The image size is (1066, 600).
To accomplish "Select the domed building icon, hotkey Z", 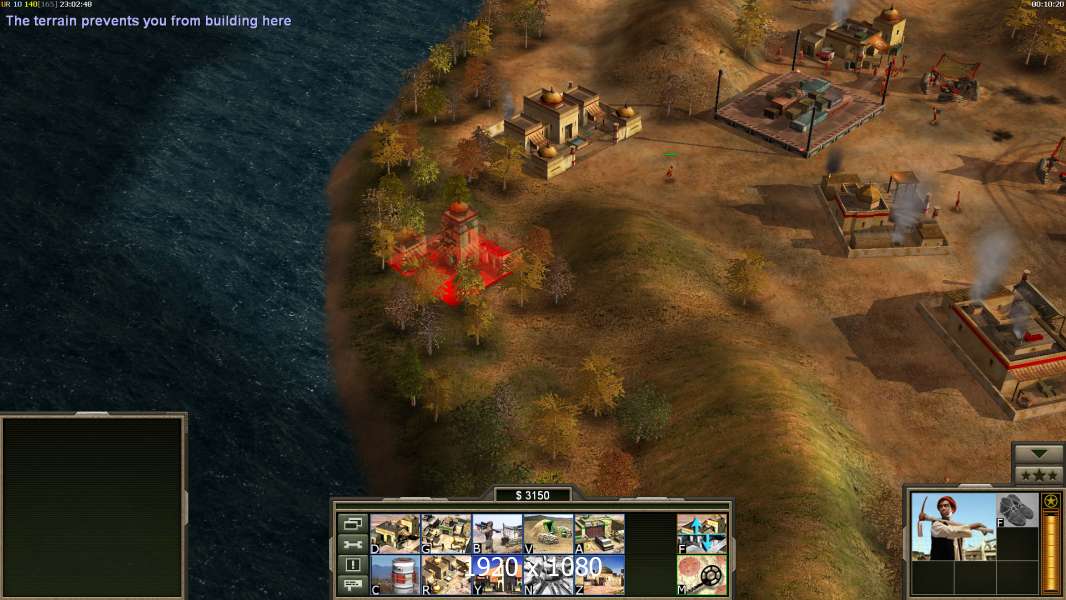I will pyautogui.click(x=599, y=575).
